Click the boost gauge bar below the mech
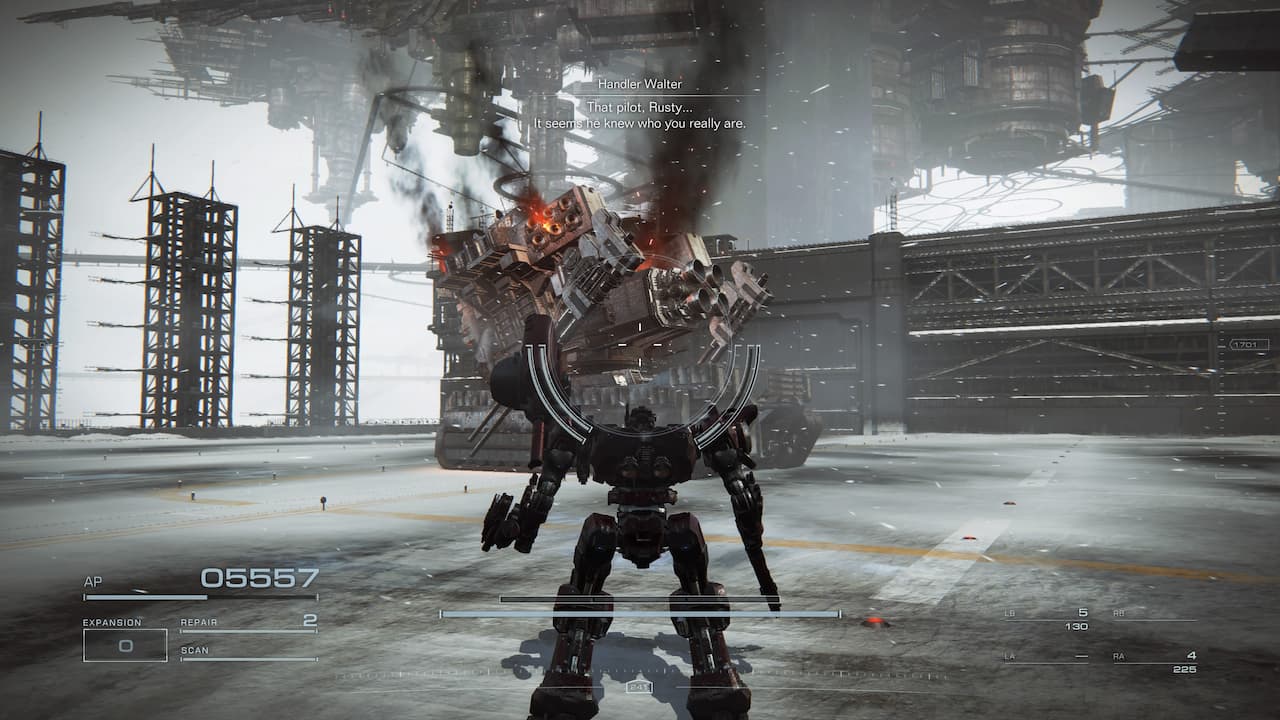 click(640, 614)
